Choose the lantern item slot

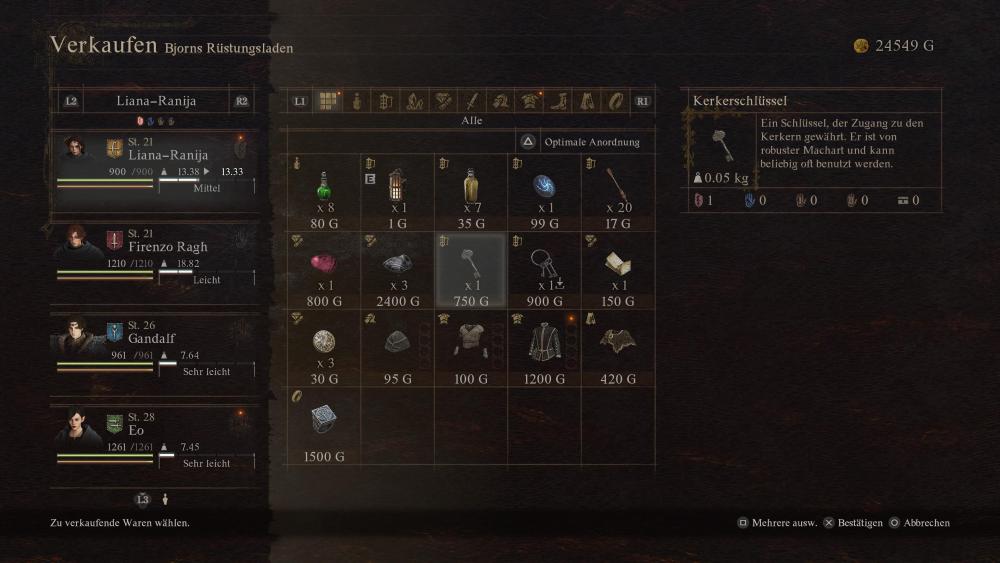(x=396, y=190)
